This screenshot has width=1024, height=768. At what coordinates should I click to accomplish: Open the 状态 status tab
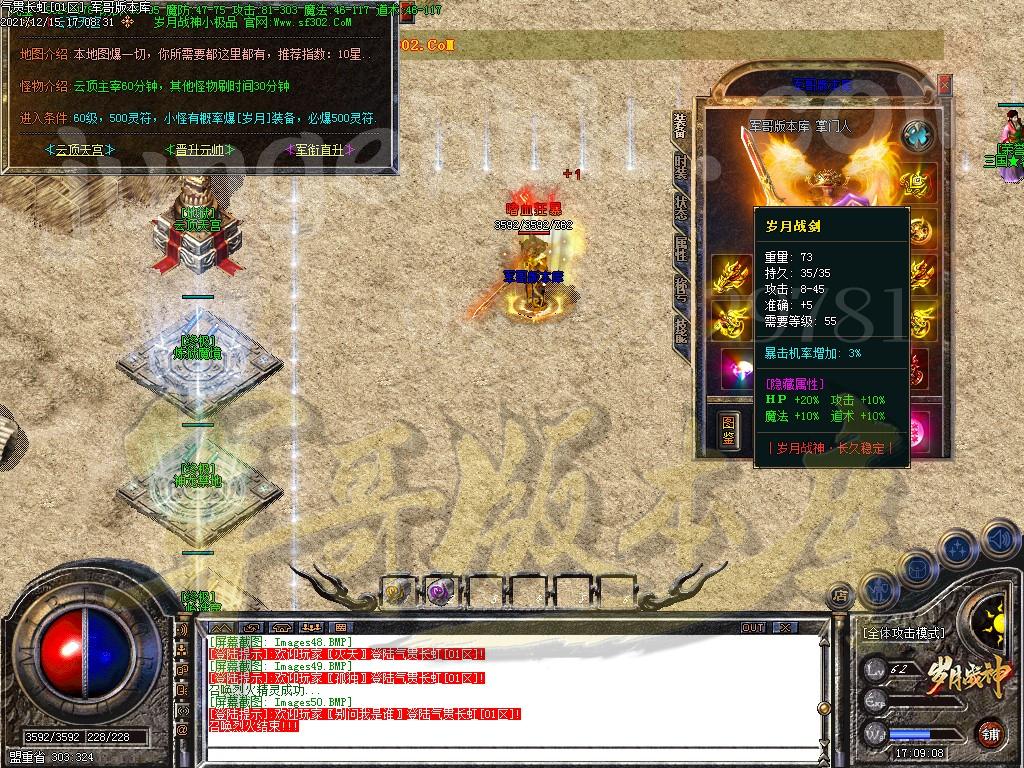[x=681, y=207]
